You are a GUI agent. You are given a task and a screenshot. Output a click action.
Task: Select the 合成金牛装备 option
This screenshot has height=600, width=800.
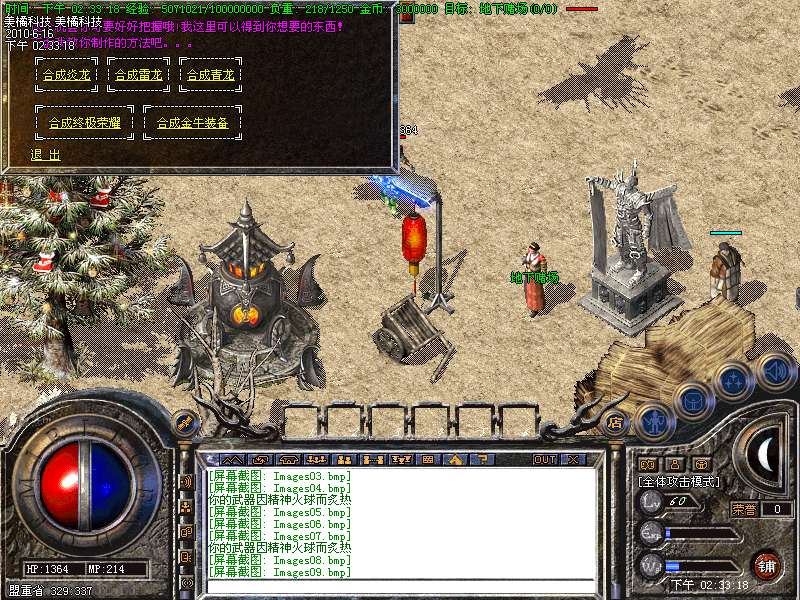click(x=193, y=123)
